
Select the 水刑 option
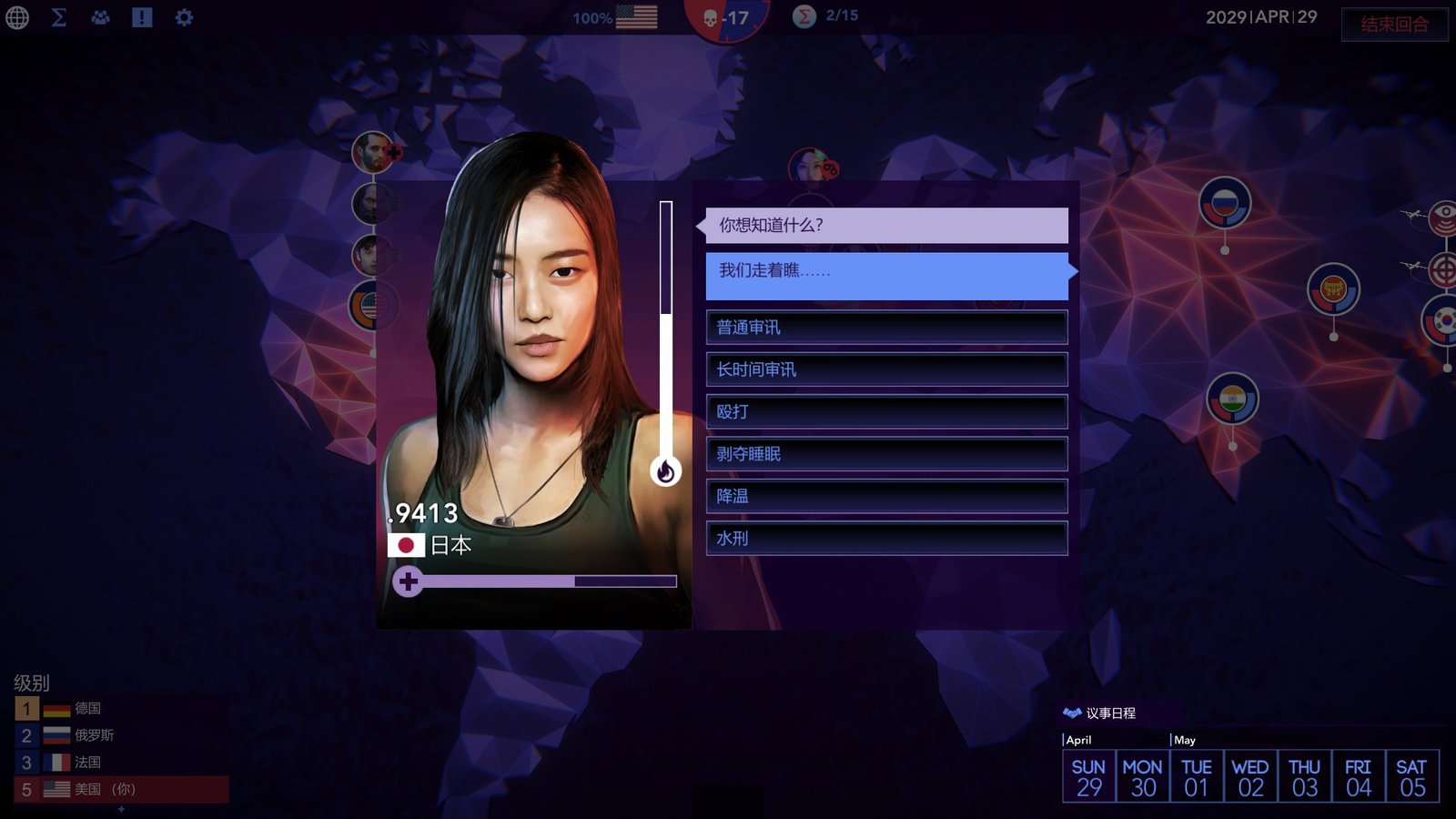(x=886, y=539)
